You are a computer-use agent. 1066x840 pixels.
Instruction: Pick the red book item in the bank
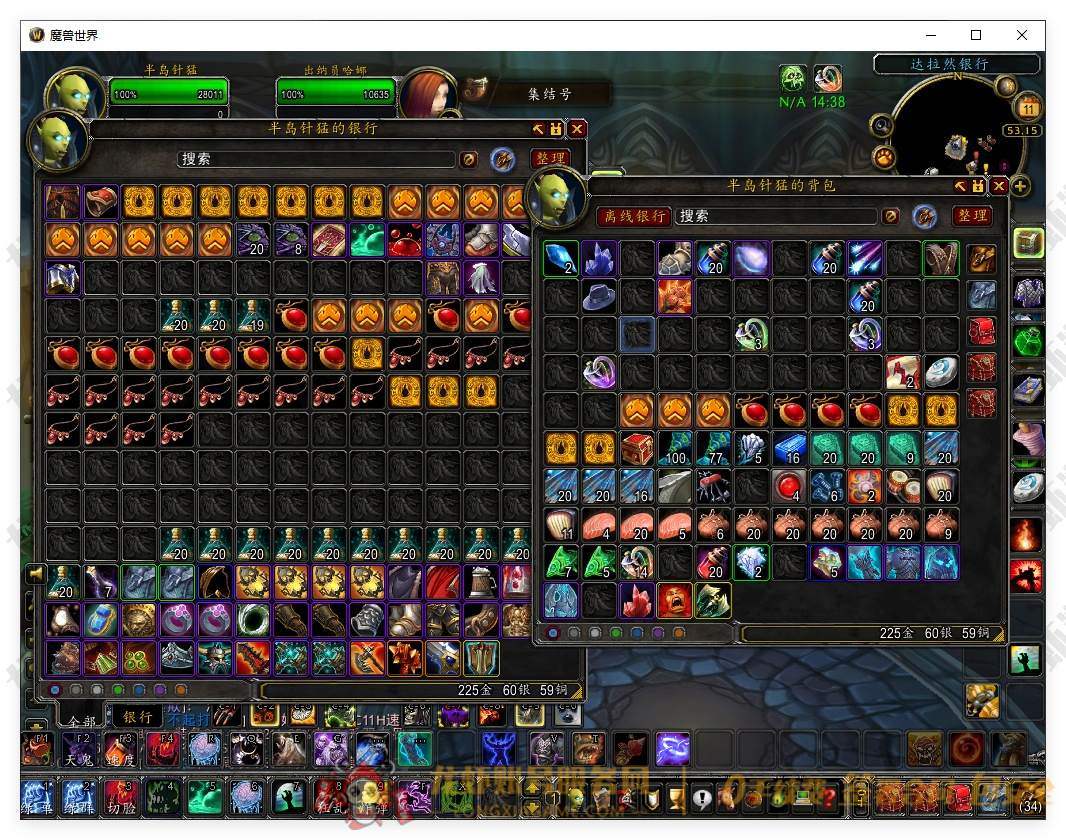329,240
